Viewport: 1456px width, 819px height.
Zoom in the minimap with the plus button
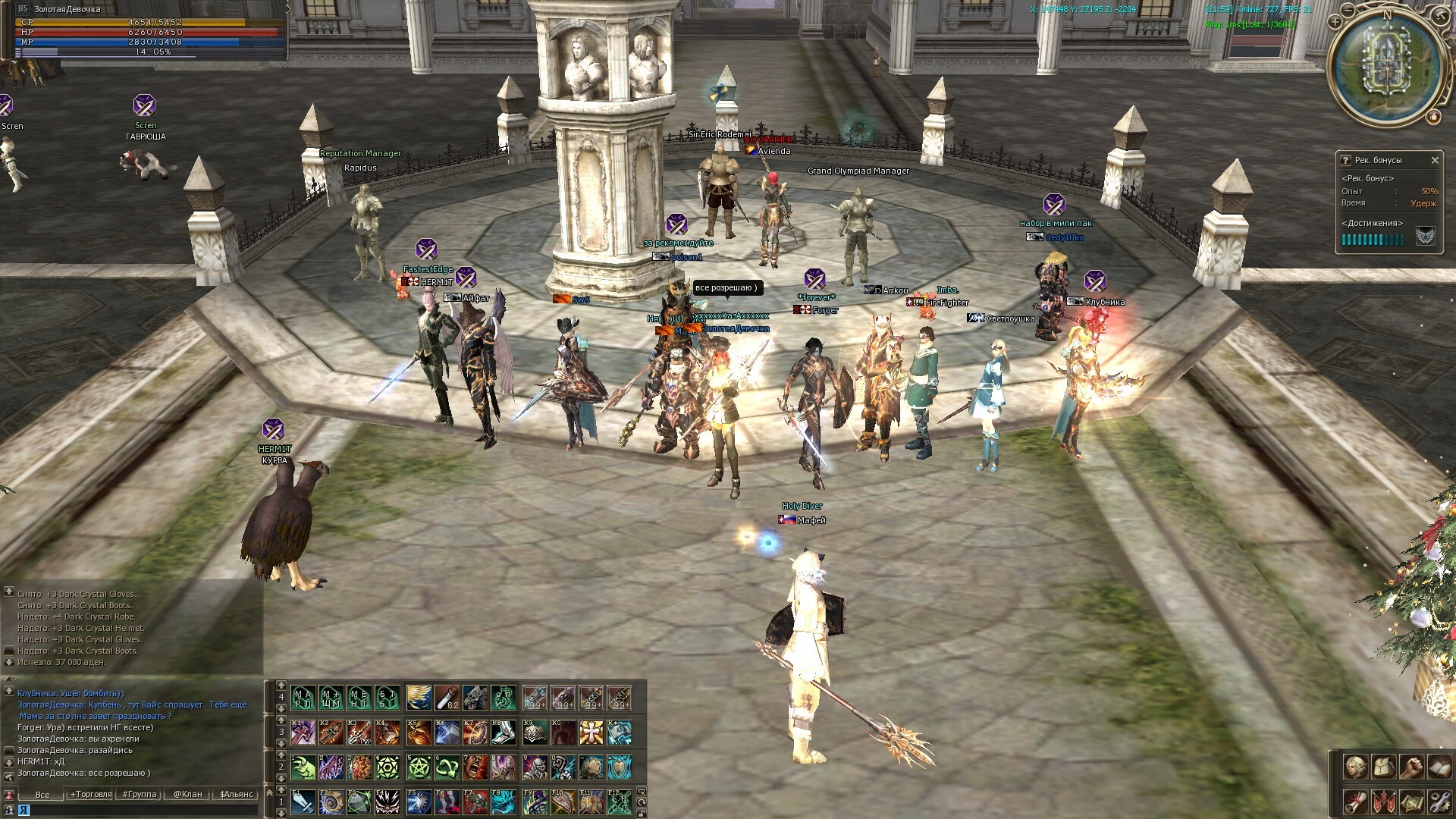1335,22
